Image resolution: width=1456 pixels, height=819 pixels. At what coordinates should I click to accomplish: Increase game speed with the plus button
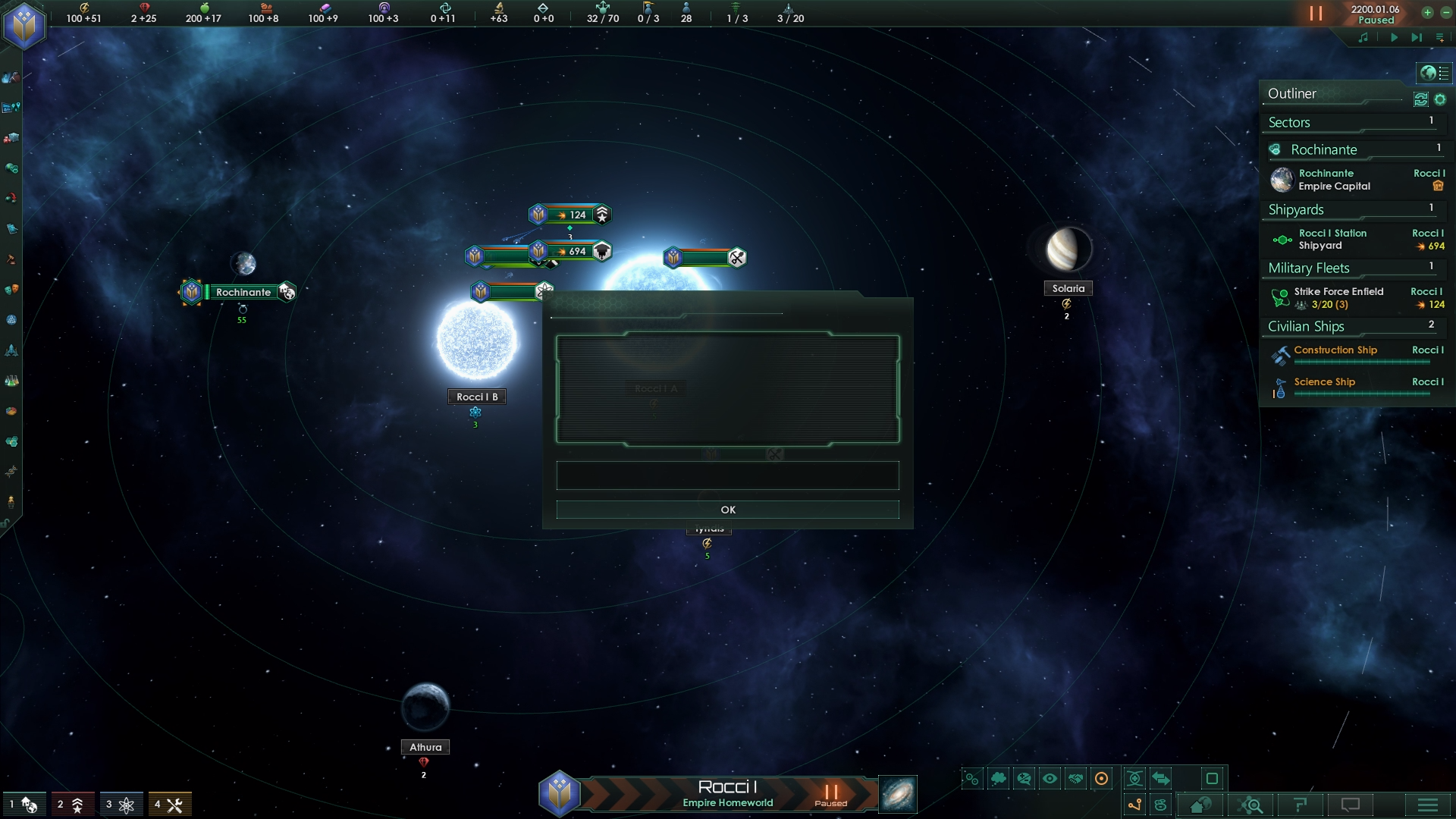point(1427,12)
